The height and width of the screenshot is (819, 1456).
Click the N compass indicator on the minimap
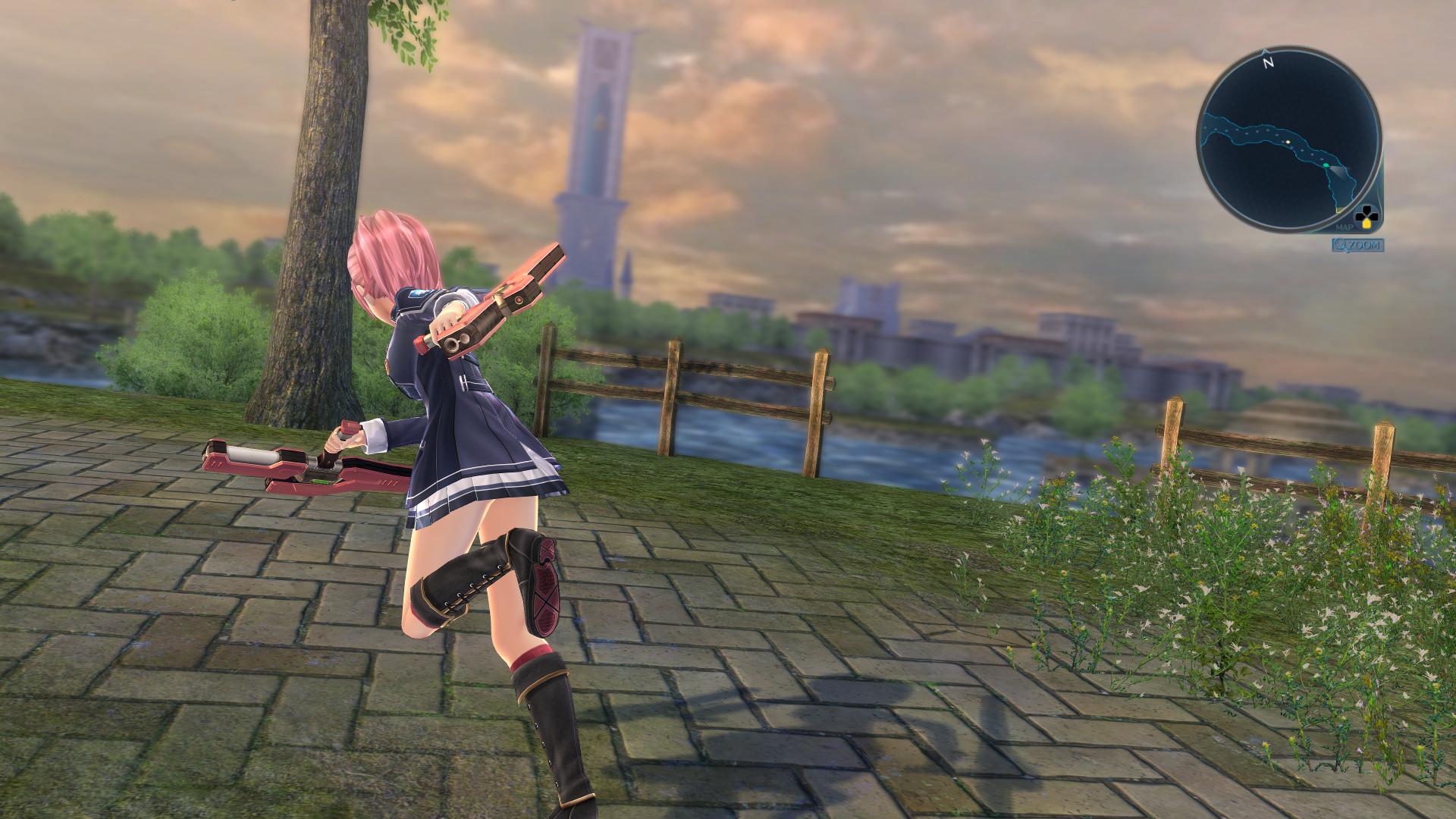(1267, 63)
